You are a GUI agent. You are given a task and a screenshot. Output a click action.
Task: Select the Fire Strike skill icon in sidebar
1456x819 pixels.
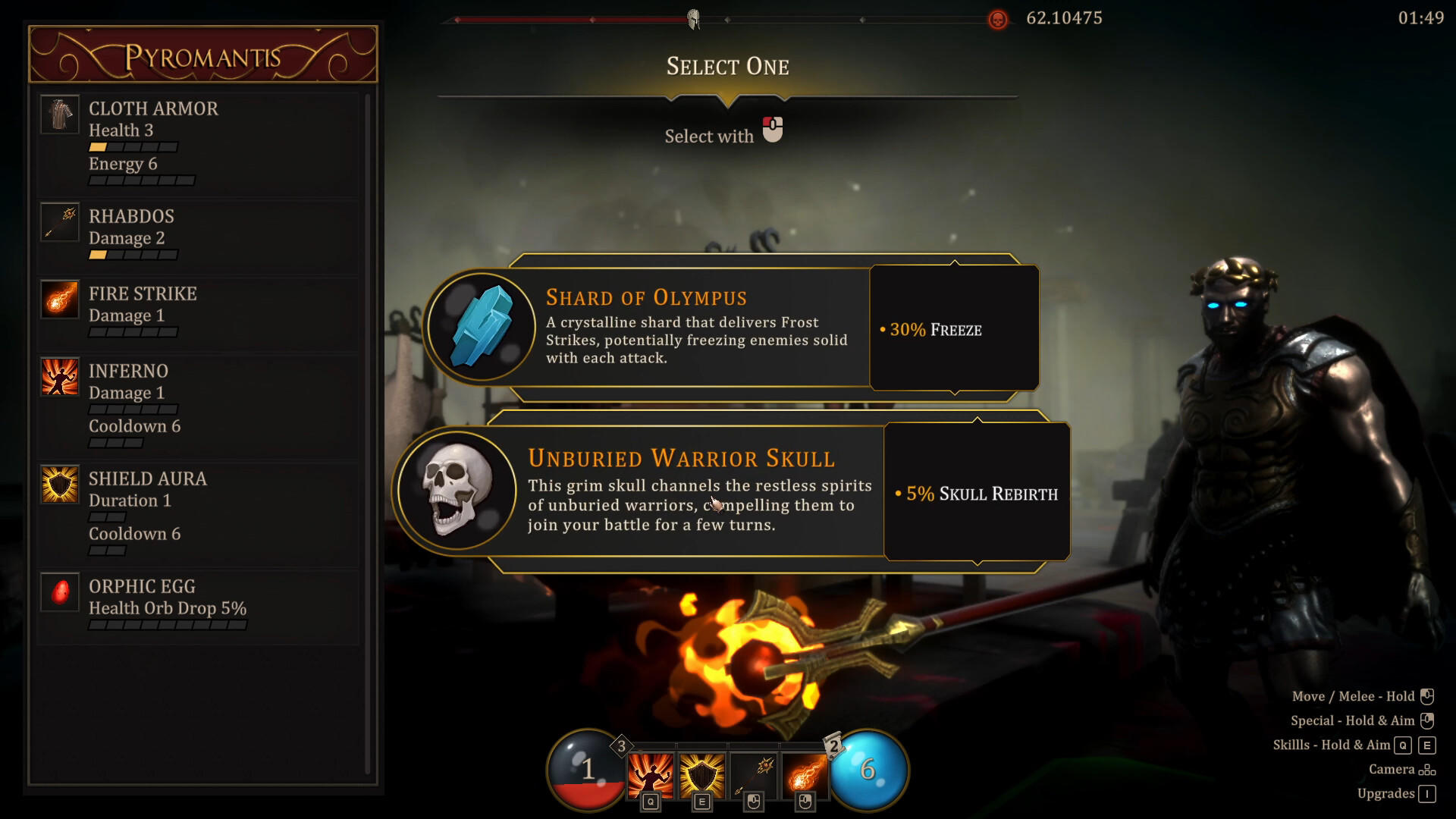point(59,299)
